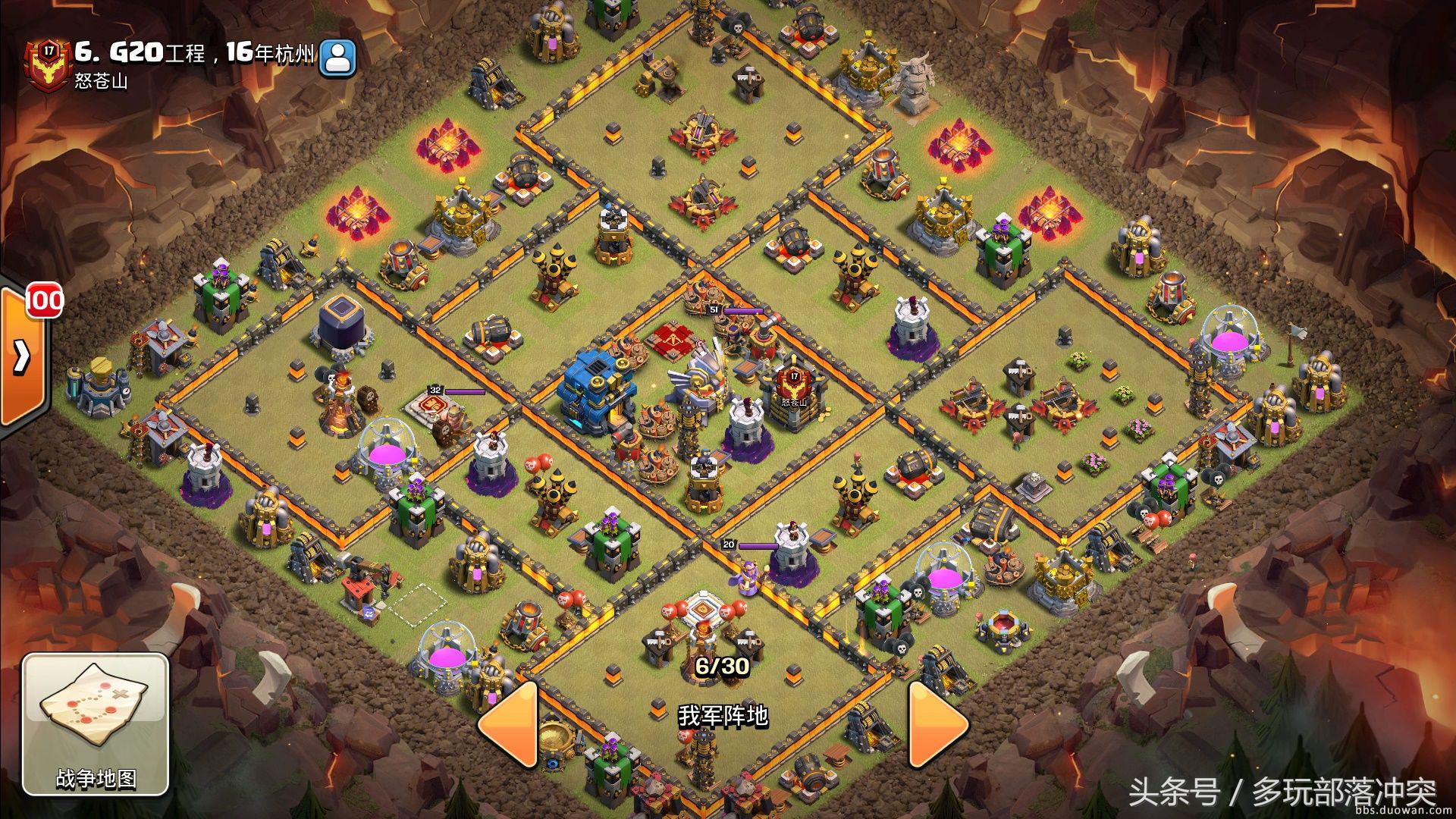View the player profile icon beside the name
Image resolution: width=1456 pixels, height=819 pixels.
point(337,58)
